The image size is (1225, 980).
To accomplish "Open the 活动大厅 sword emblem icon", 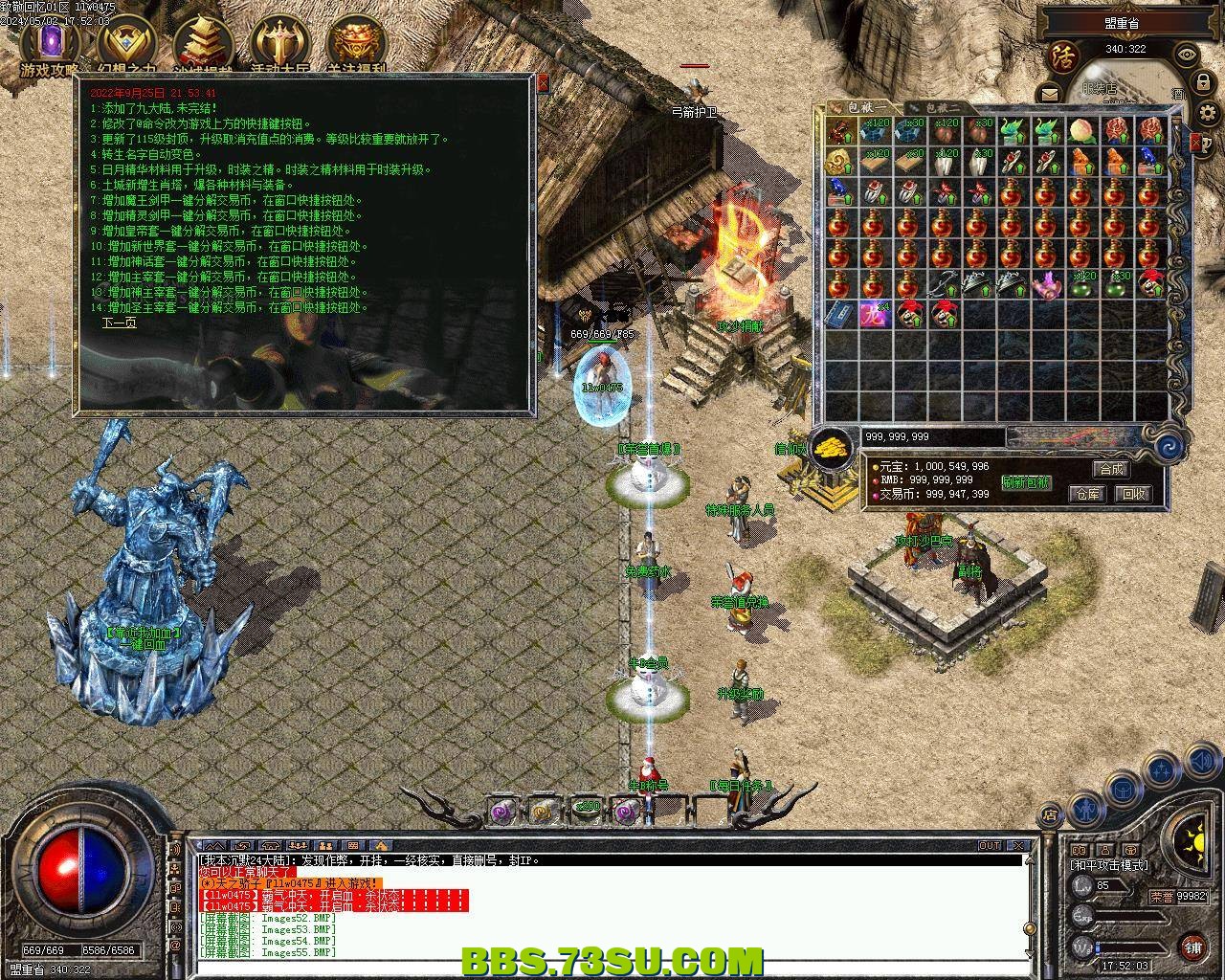I will click(x=279, y=44).
